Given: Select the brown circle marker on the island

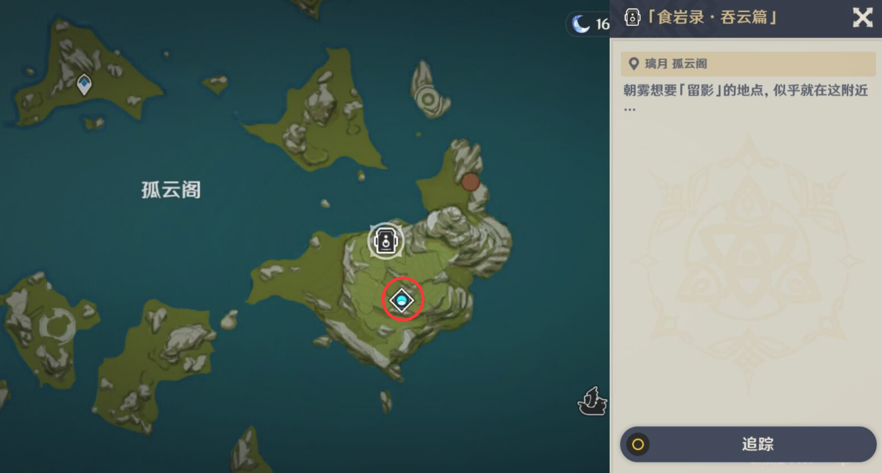Looking at the screenshot, I should [470, 182].
